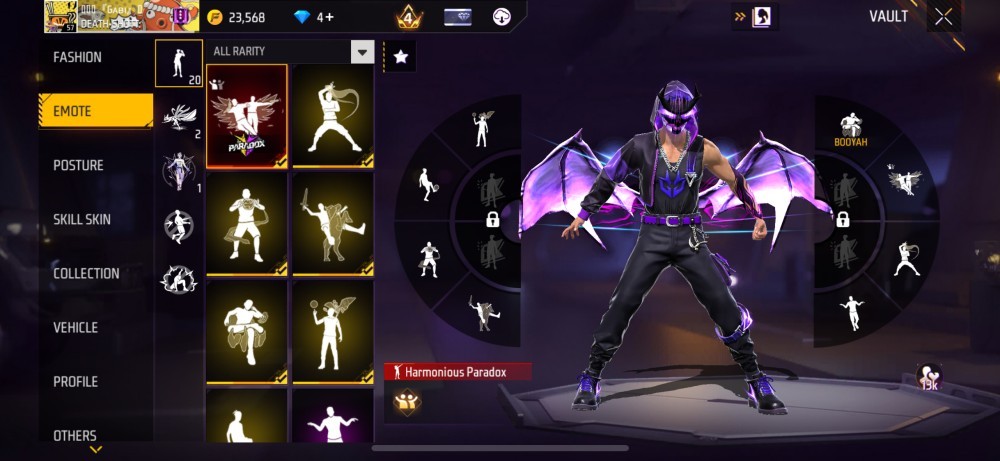Viewport: 1000px width, 461px height.
Task: Close the Vault screen
Action: 943,17
